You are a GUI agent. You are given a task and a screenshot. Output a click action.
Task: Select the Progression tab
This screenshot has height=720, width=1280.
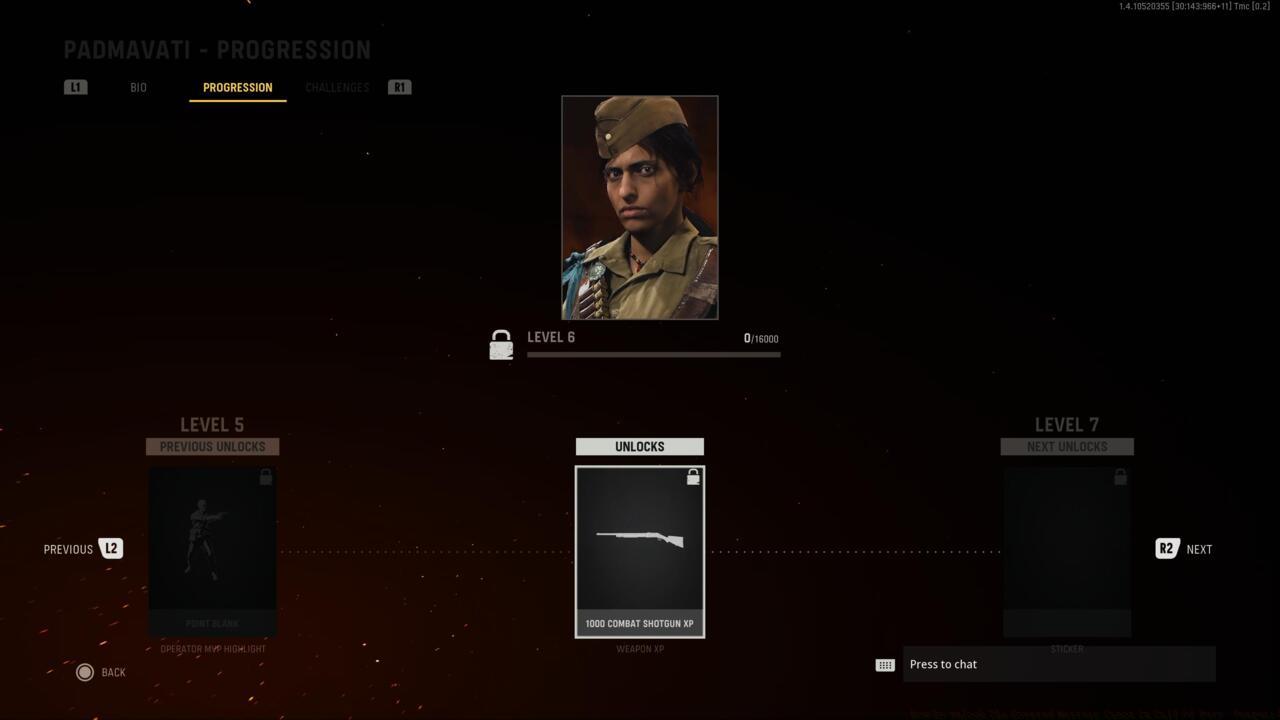[237, 87]
